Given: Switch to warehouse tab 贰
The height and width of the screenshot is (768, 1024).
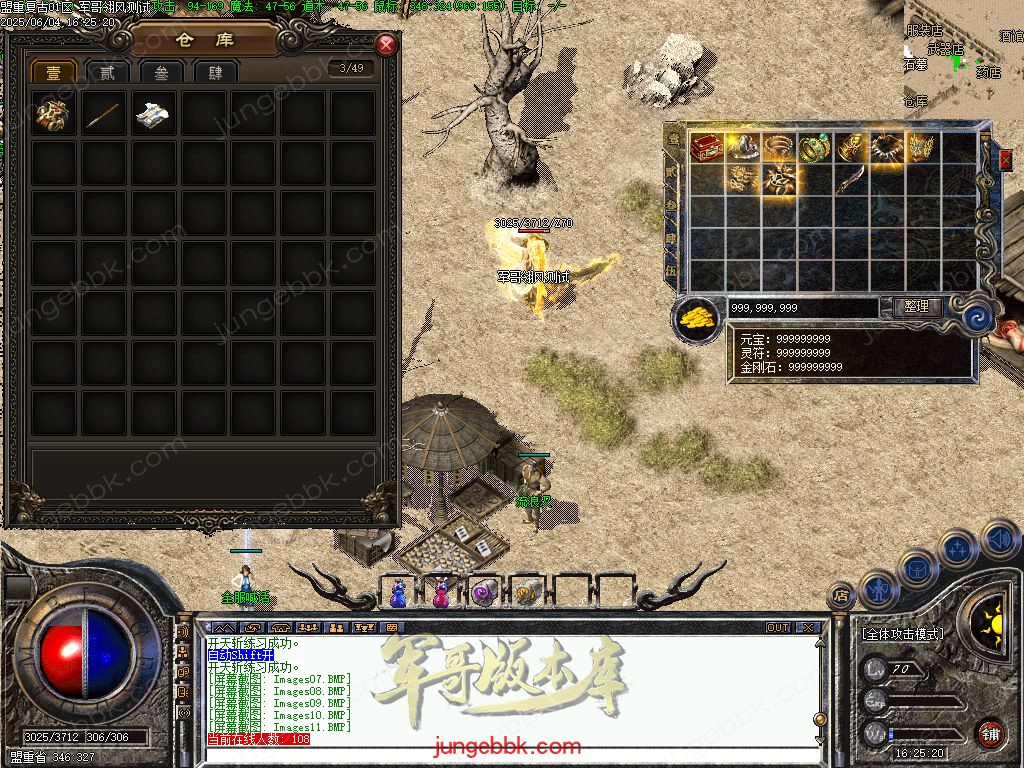Looking at the screenshot, I should pos(107,72).
